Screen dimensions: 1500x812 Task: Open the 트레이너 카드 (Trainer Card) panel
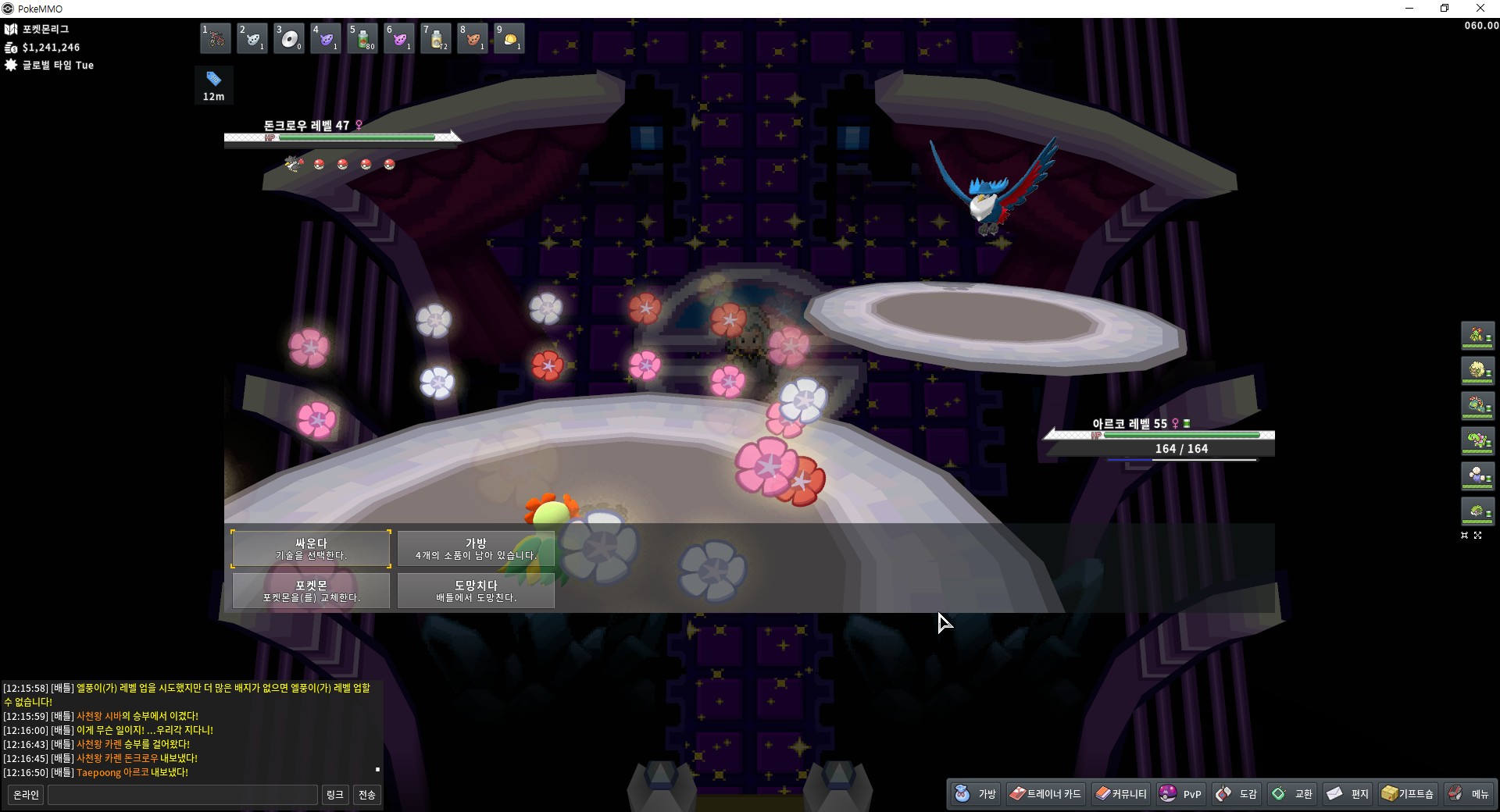click(1045, 794)
